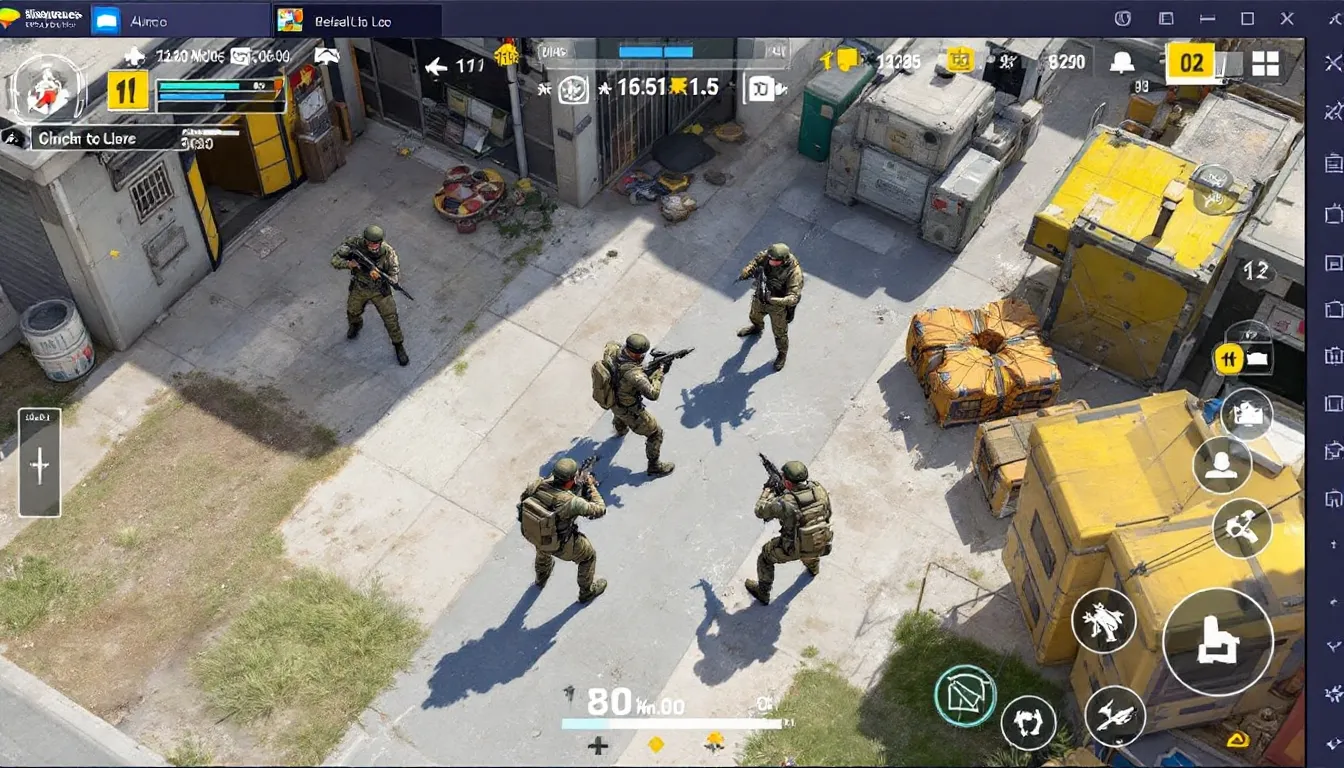Select the plus sign side panel
The image size is (1344, 768).
click(40, 462)
